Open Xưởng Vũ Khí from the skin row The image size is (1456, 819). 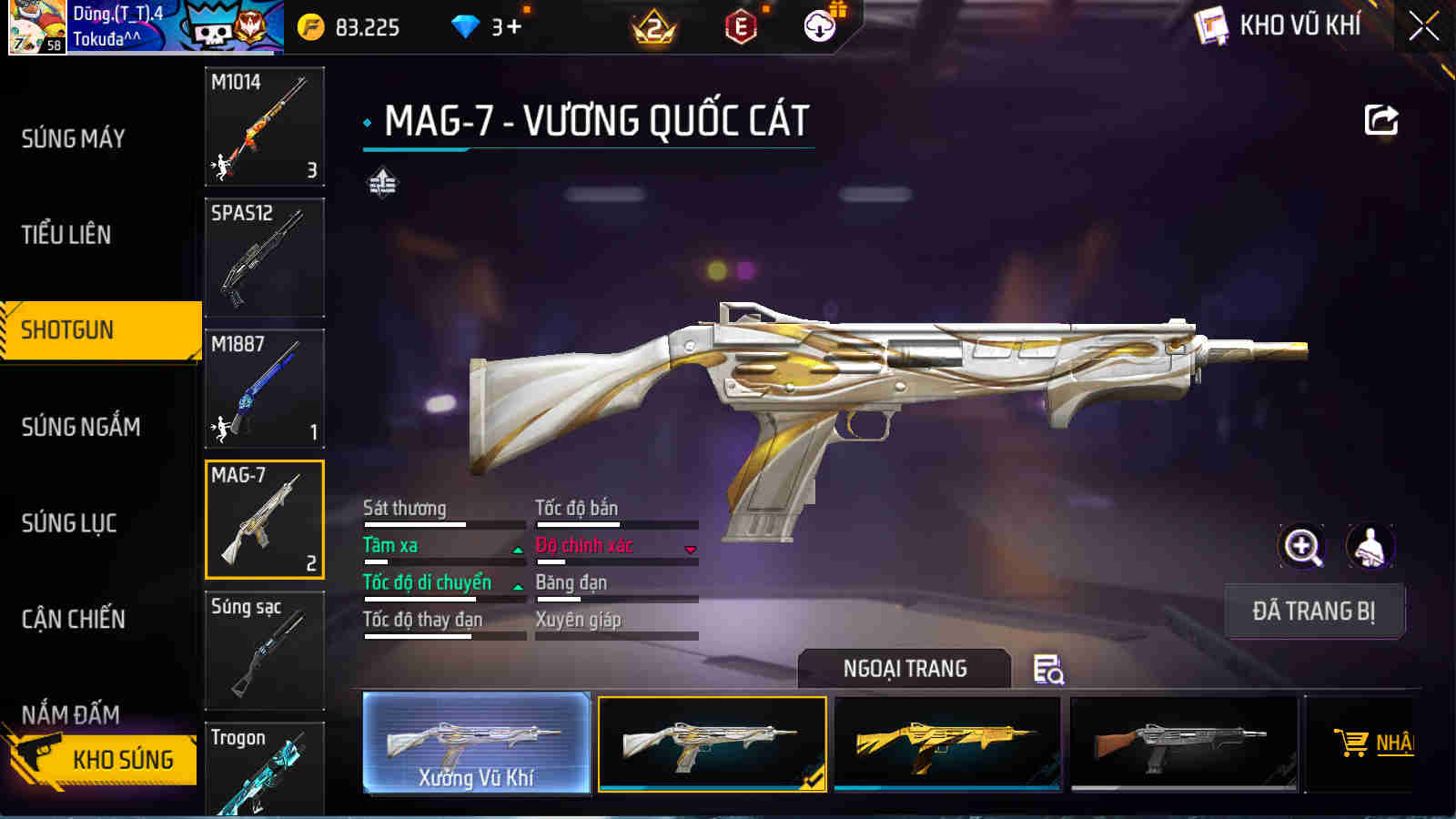pyautogui.click(x=476, y=742)
